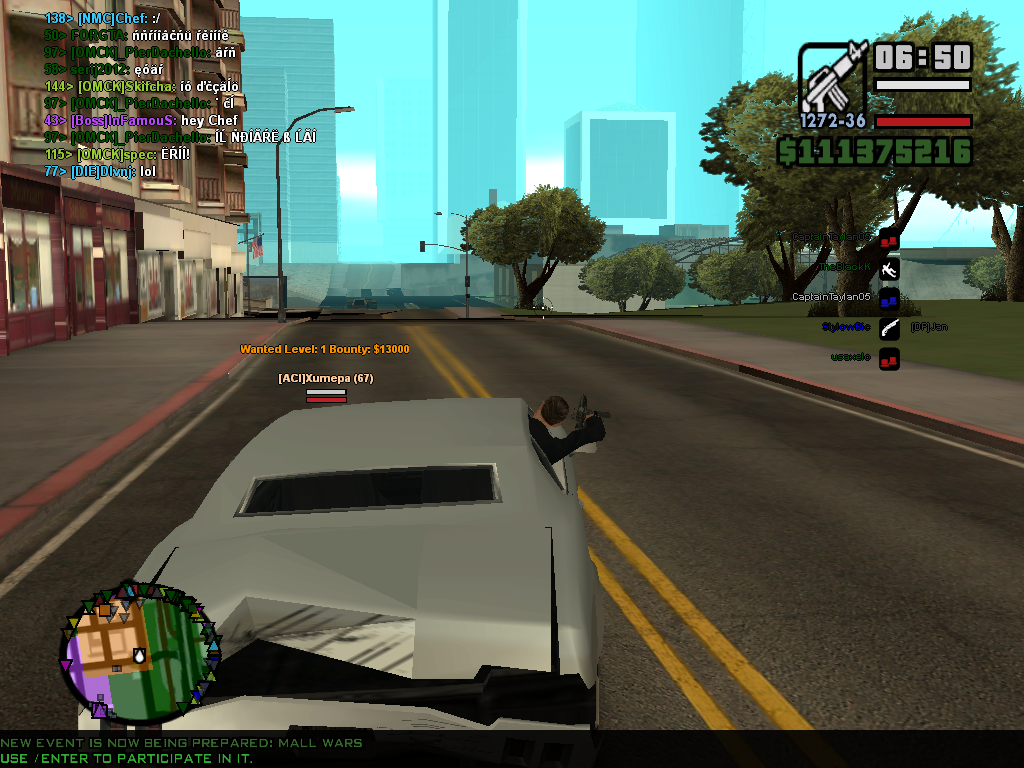Click the Mall Wars event announcement

coord(181,743)
